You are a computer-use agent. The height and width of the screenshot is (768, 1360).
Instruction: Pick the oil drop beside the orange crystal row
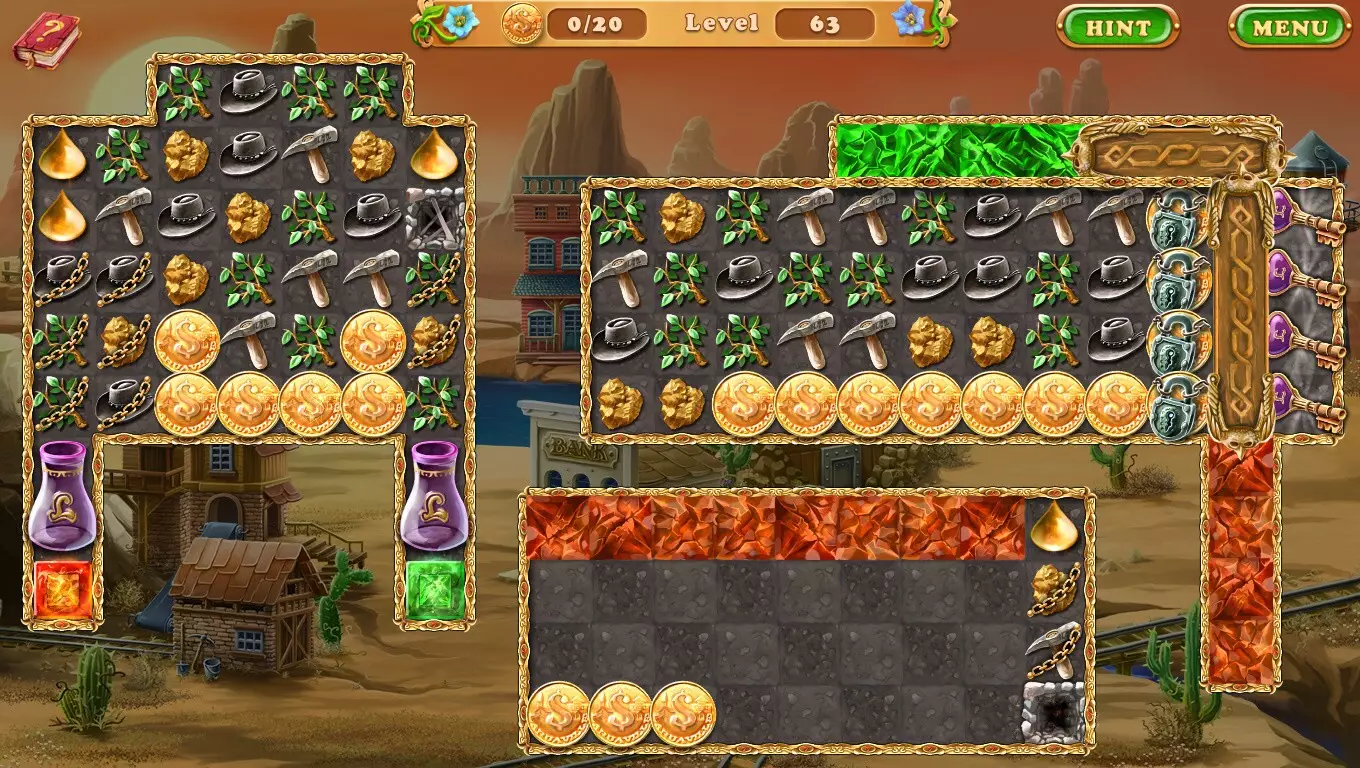1056,527
